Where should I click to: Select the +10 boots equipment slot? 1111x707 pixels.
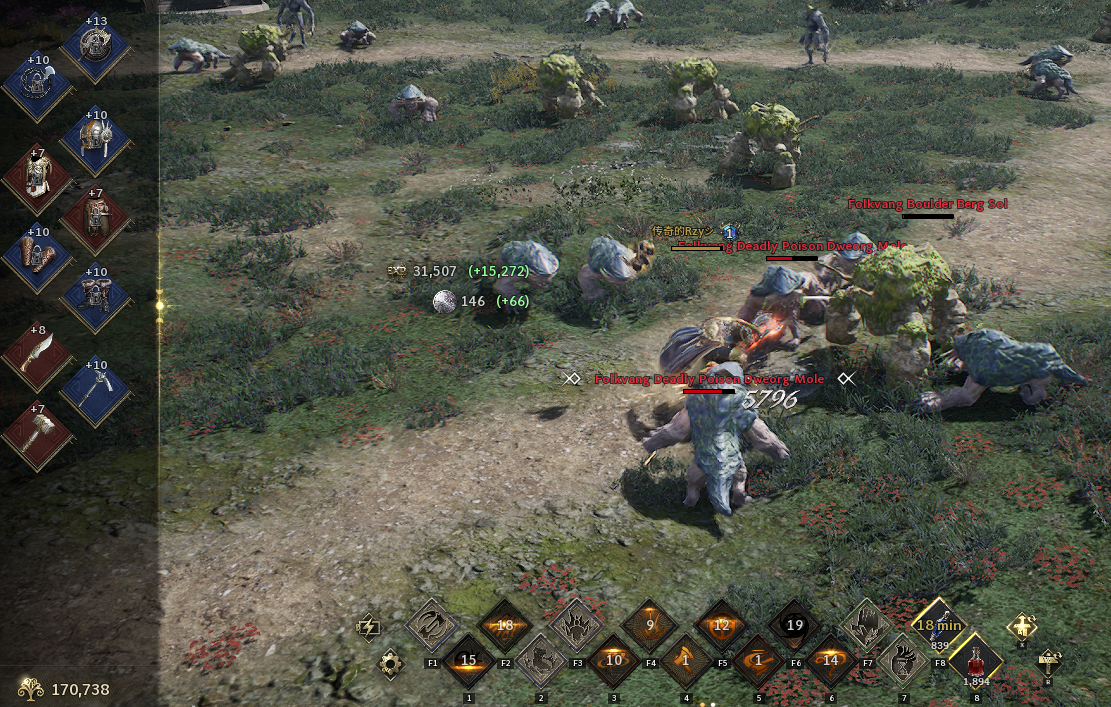pos(95,298)
